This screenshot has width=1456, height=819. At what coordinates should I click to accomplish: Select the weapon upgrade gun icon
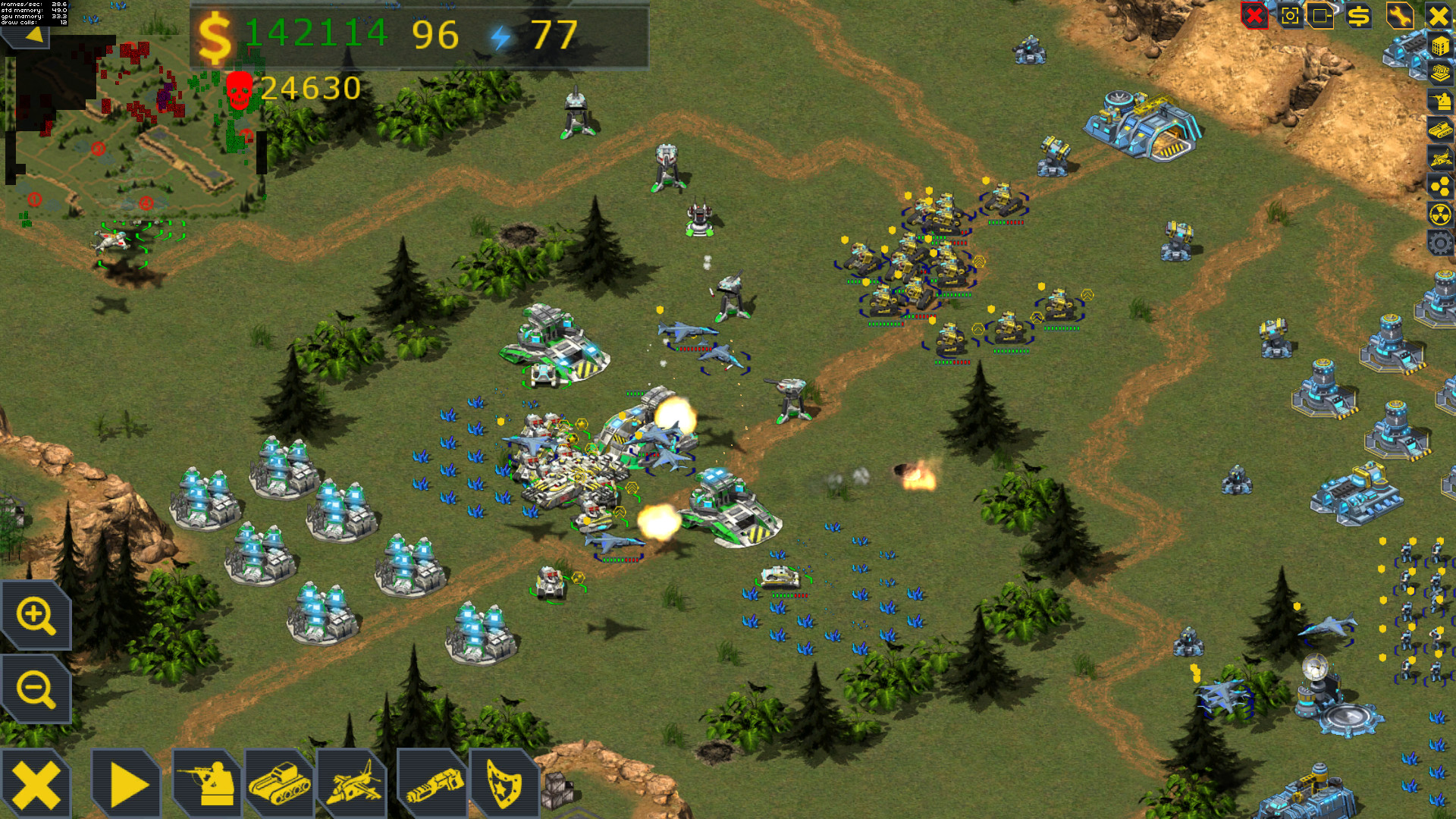(x=434, y=783)
